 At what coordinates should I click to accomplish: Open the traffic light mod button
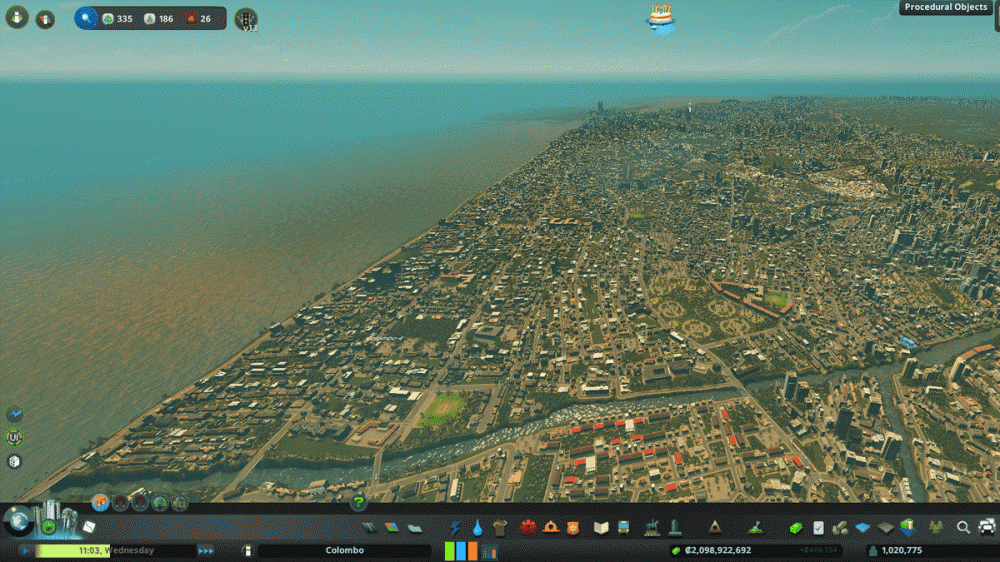point(246,18)
